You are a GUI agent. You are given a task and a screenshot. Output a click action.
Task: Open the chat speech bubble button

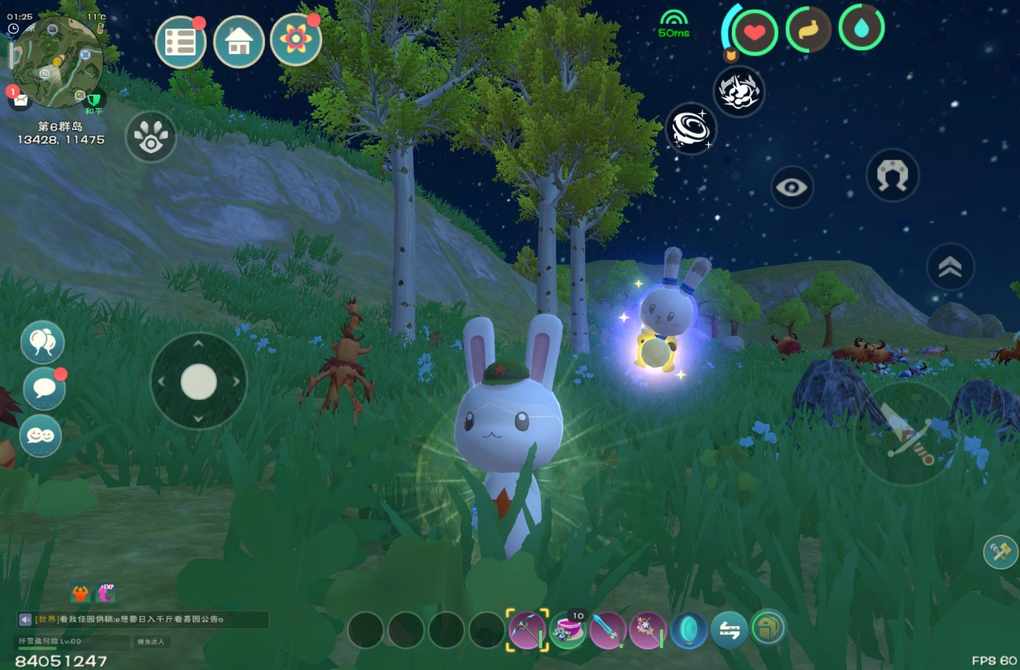[x=42, y=389]
